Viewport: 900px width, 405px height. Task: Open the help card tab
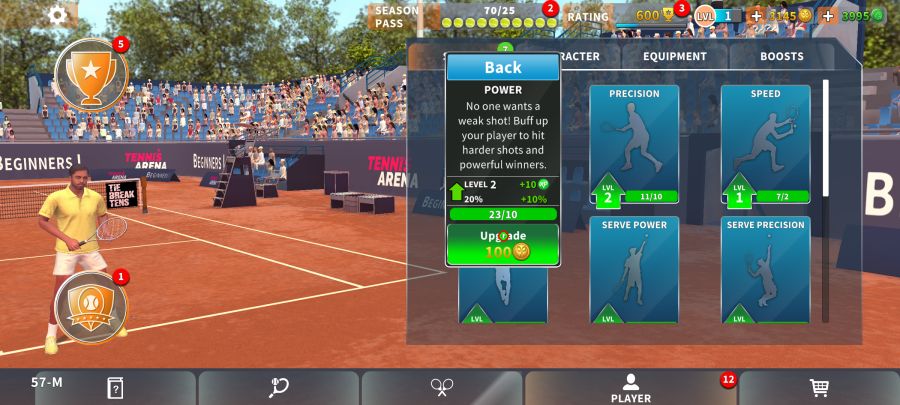pyautogui.click(x=115, y=388)
